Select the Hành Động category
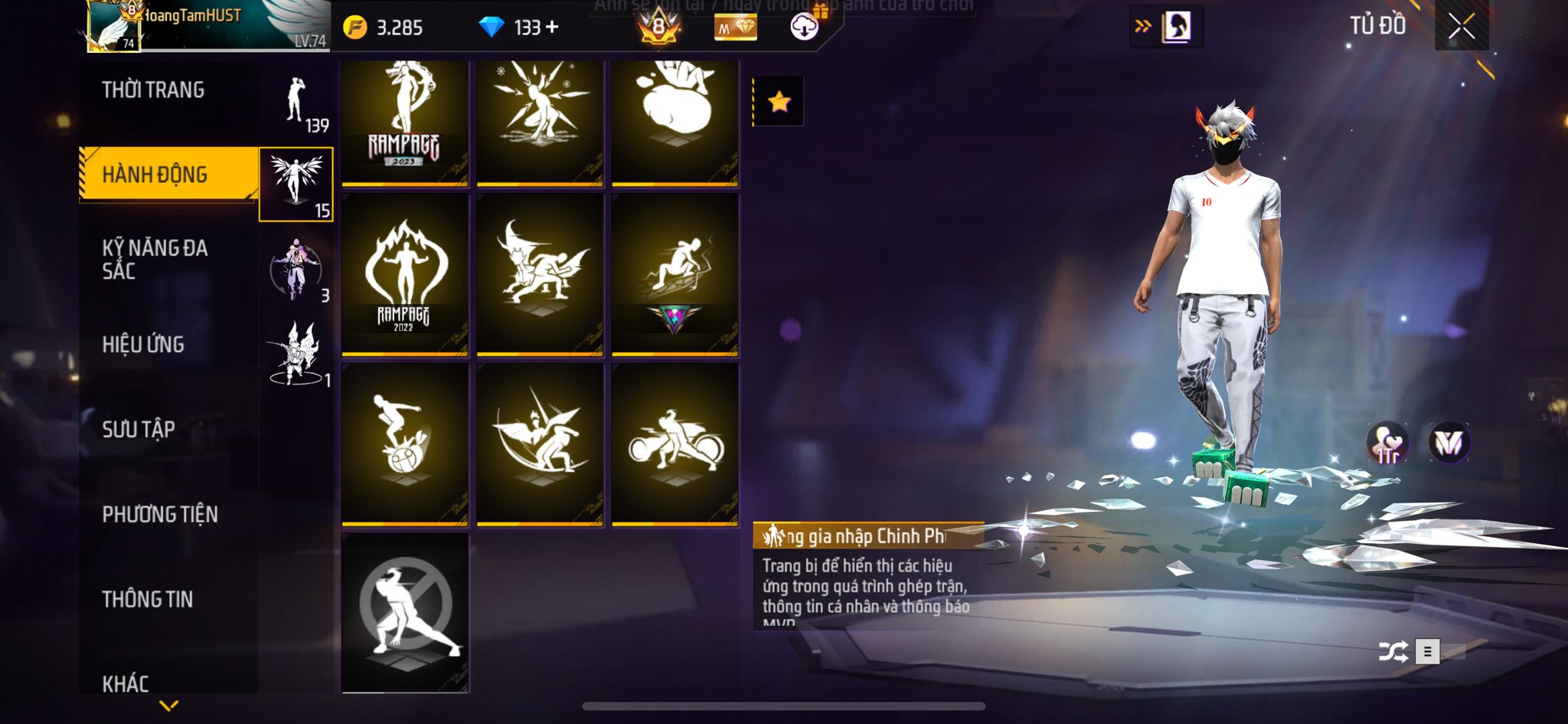 pos(155,175)
